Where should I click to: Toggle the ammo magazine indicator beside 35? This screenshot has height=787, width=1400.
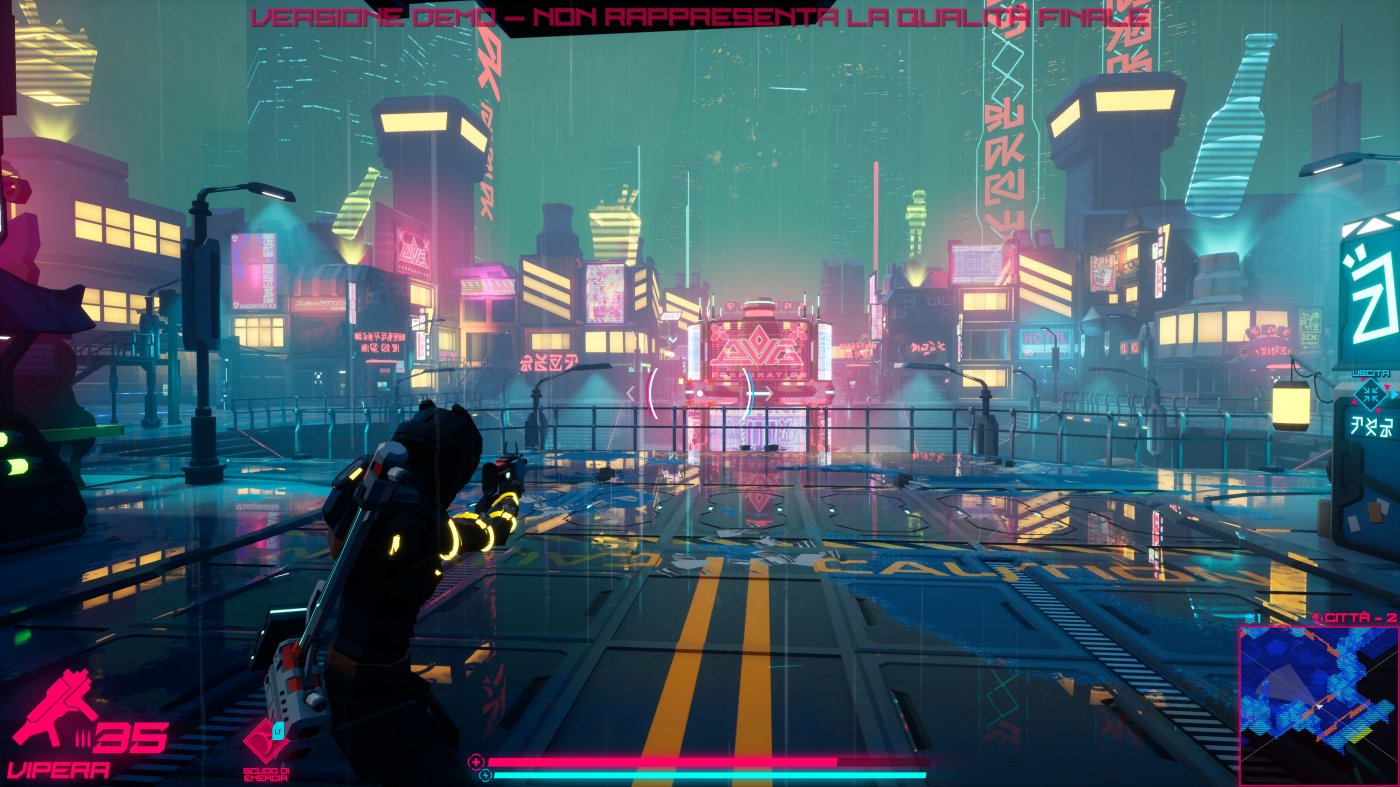[x=84, y=738]
